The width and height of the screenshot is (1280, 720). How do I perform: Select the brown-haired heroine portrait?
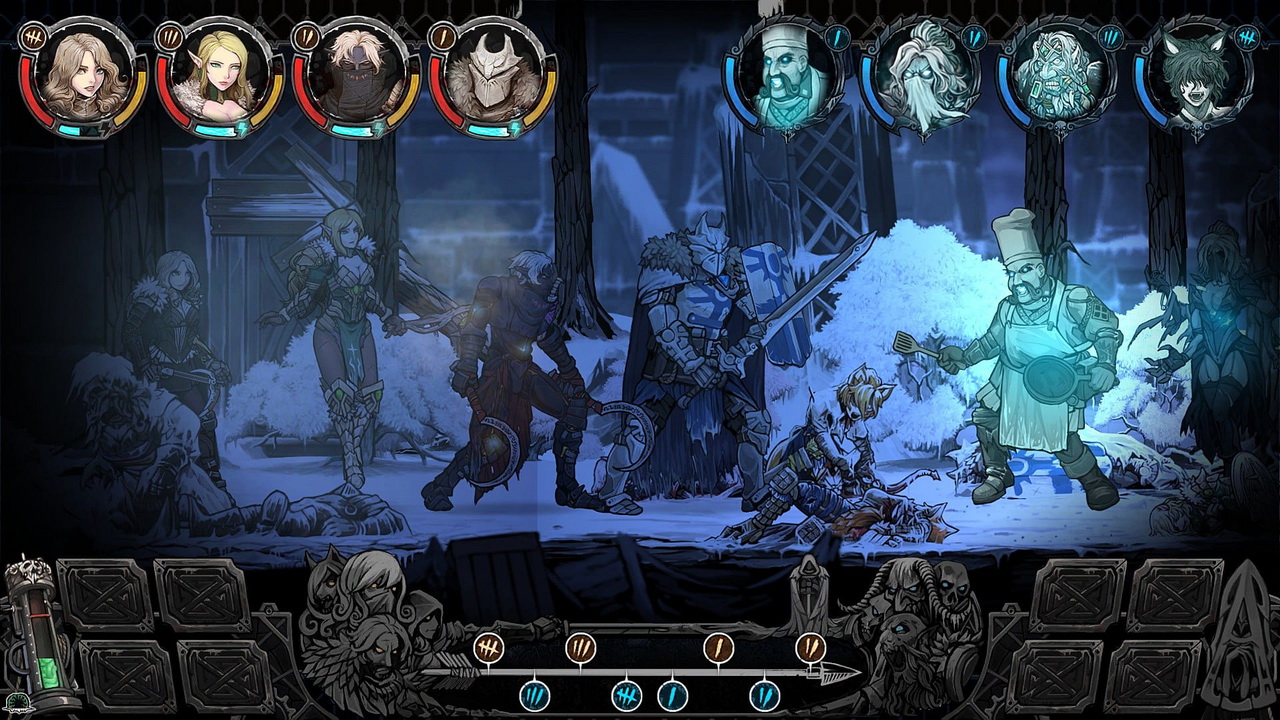click(x=83, y=76)
